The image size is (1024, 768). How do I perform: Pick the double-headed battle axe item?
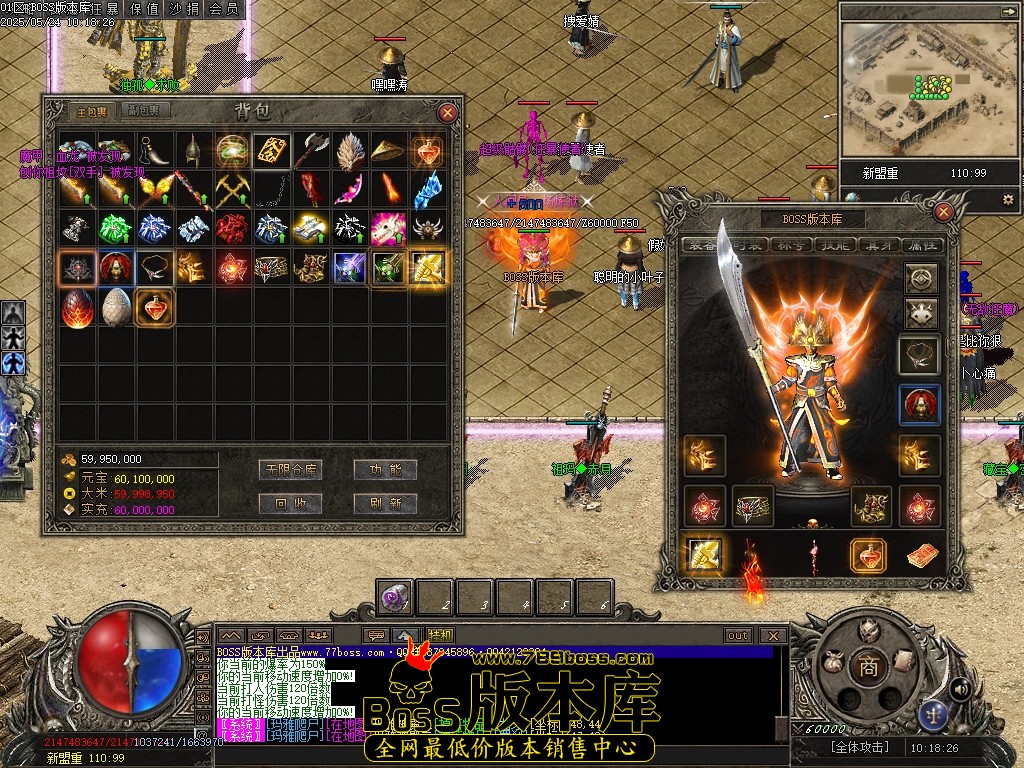tap(311, 150)
